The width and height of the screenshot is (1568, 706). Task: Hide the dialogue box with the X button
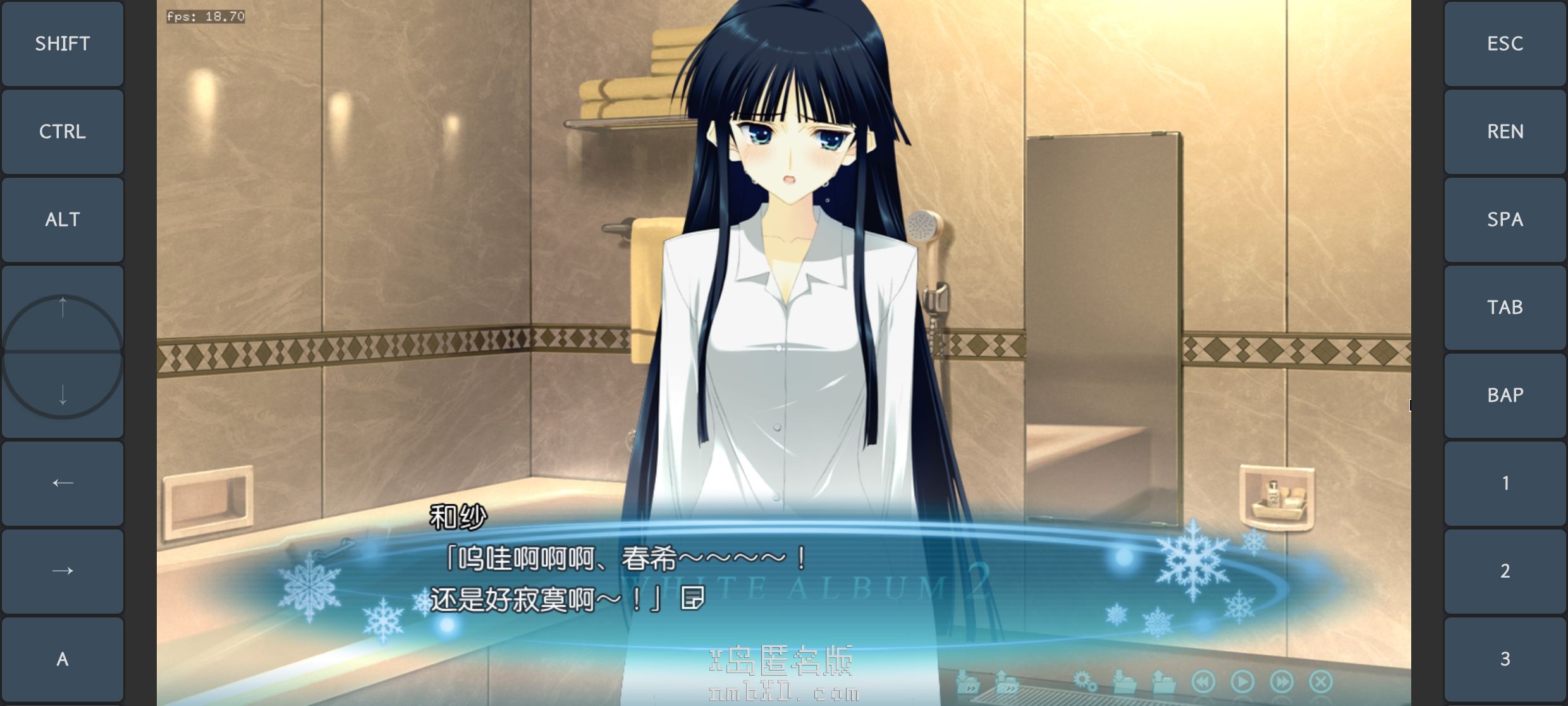click(1321, 681)
